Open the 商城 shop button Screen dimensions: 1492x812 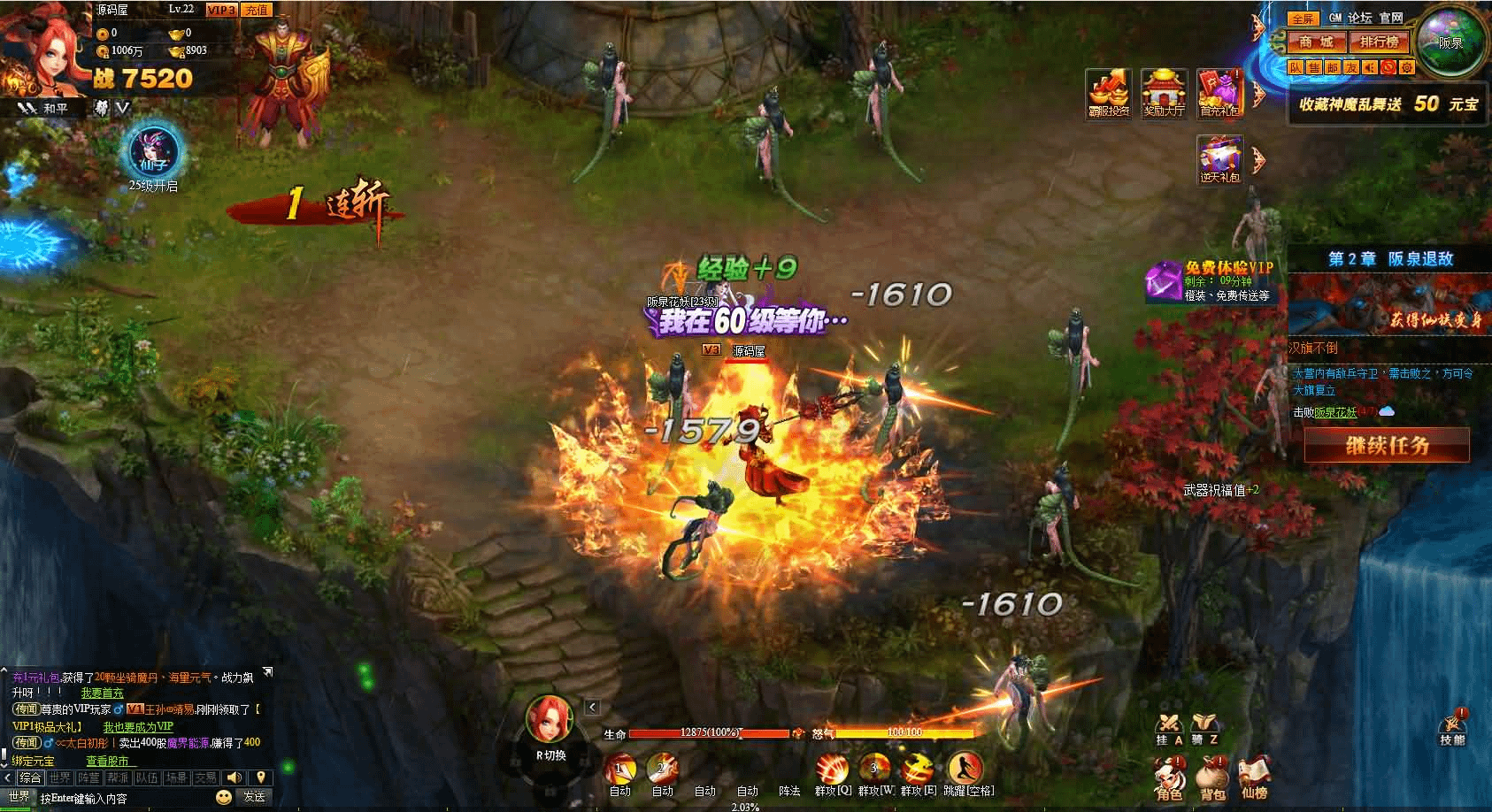click(x=1315, y=42)
